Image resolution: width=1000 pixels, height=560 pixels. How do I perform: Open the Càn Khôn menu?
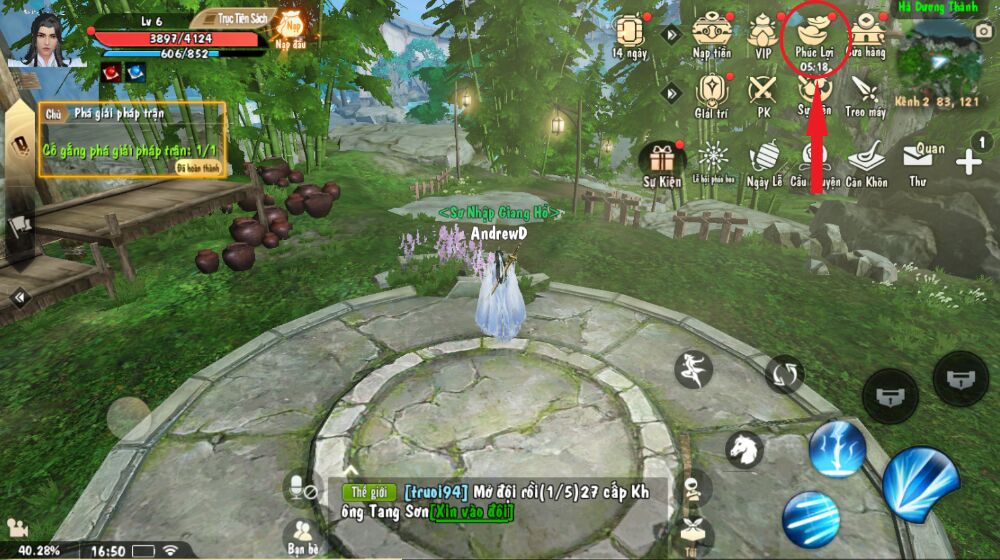click(866, 162)
